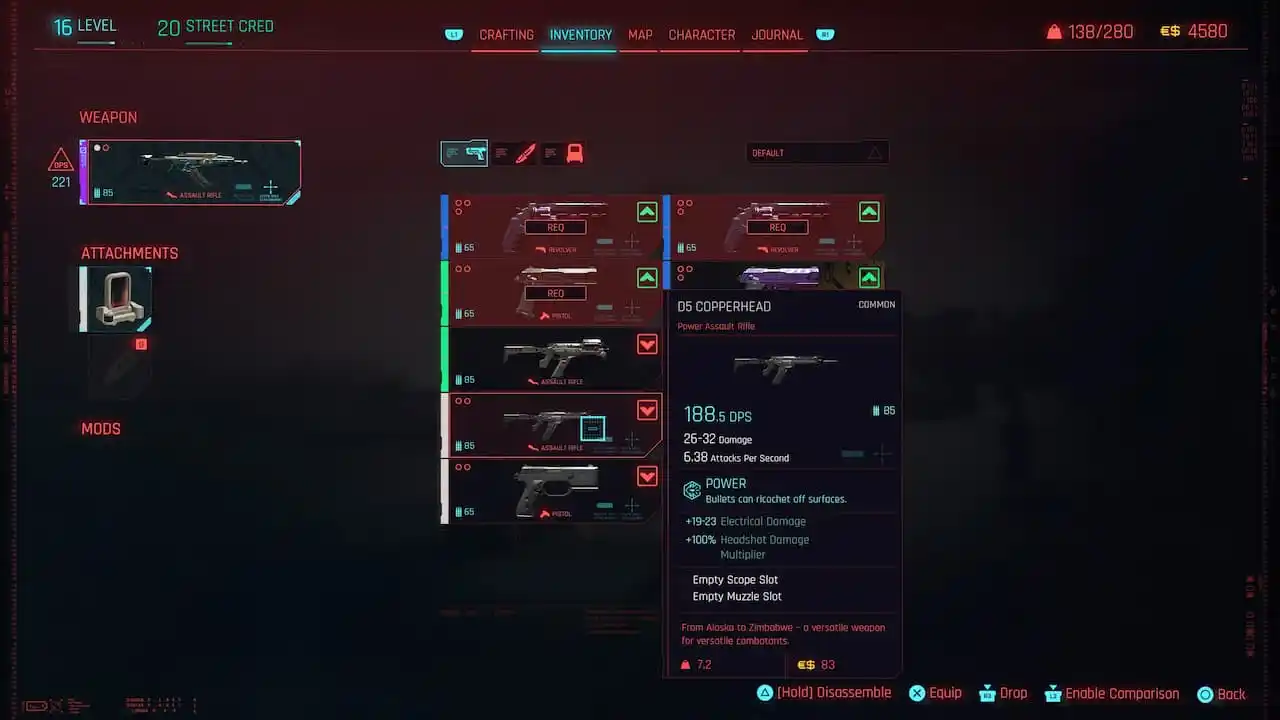Screen dimensions: 1280x720
Task: Switch to the CRAFTING tab
Action: pos(506,35)
